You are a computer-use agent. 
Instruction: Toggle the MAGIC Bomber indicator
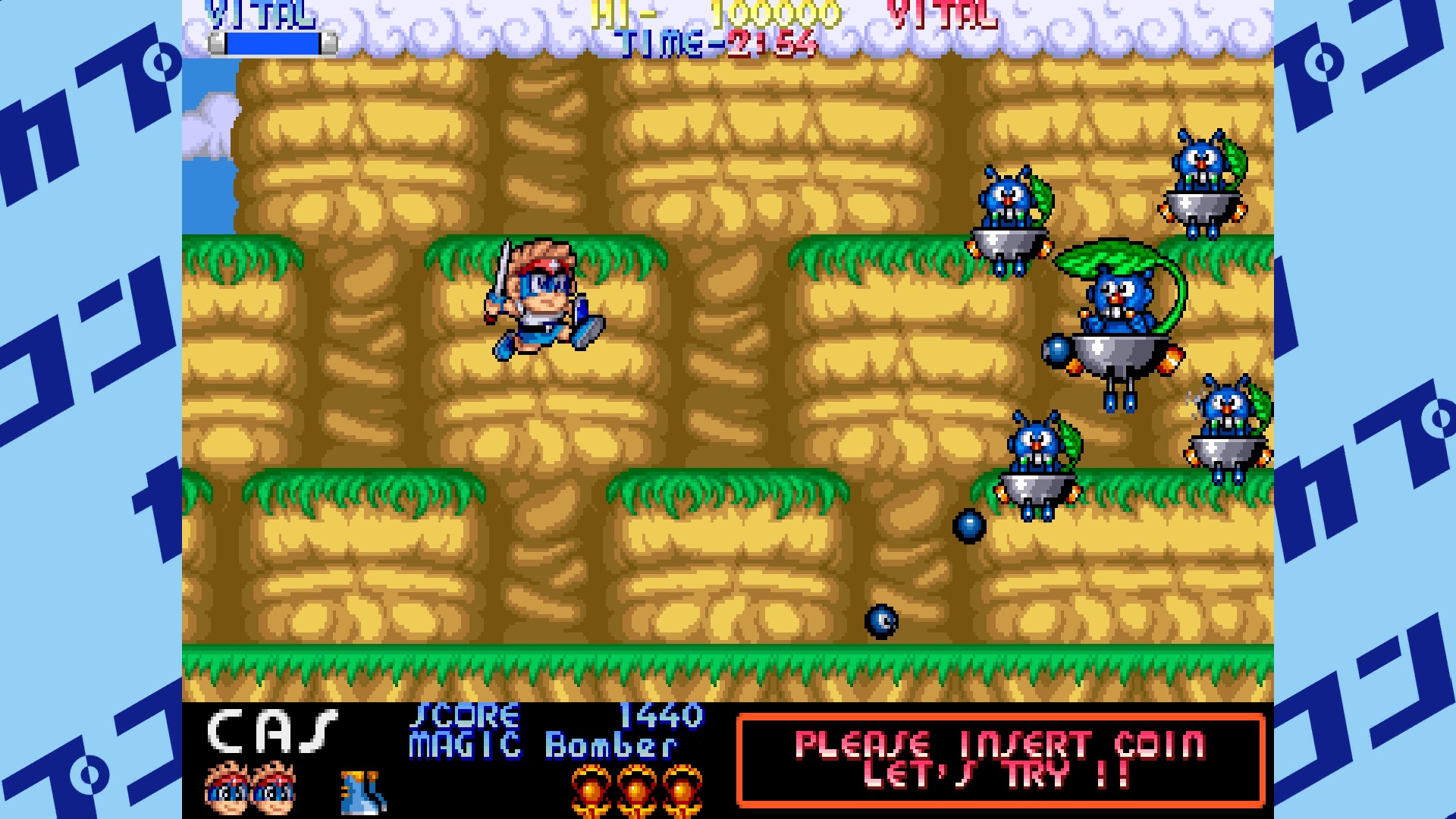[542, 746]
